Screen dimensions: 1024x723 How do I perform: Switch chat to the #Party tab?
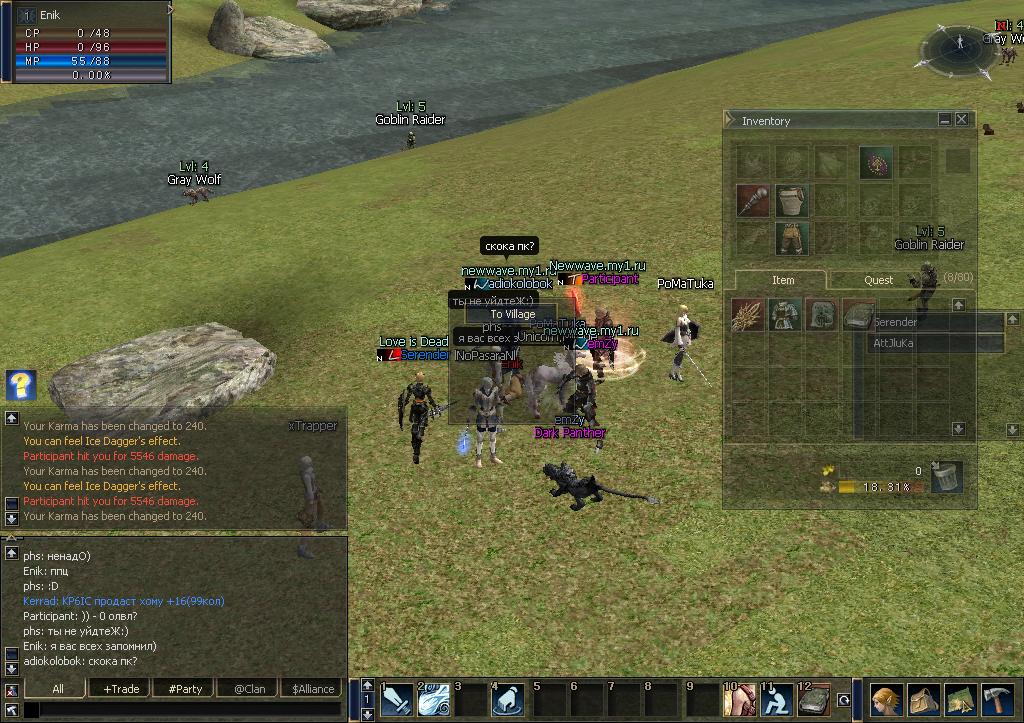[185, 689]
